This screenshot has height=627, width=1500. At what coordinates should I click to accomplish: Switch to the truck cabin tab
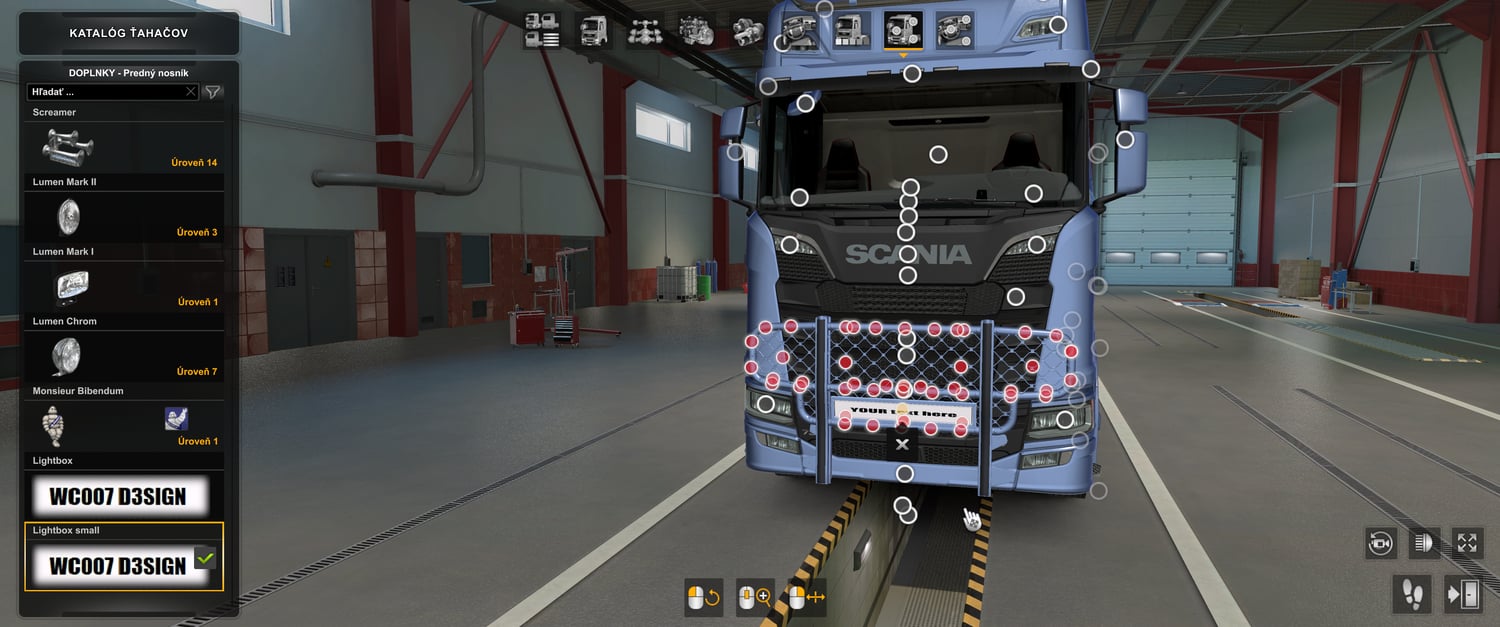593,30
